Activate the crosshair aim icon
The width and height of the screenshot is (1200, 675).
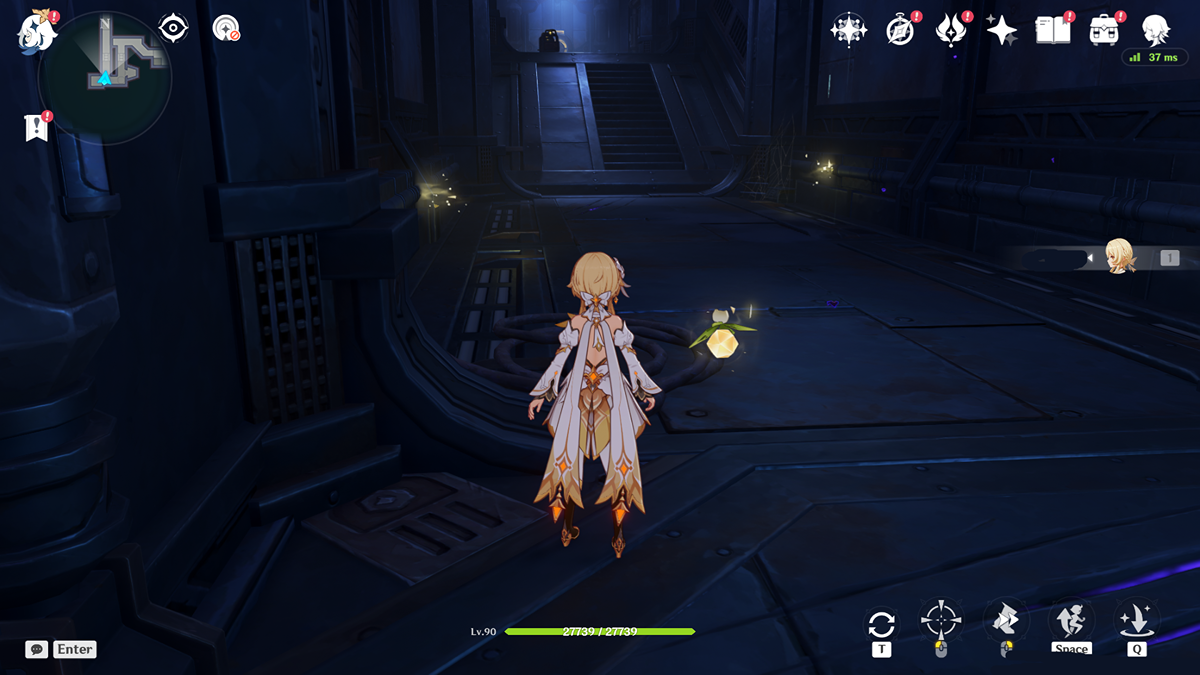[x=940, y=622]
